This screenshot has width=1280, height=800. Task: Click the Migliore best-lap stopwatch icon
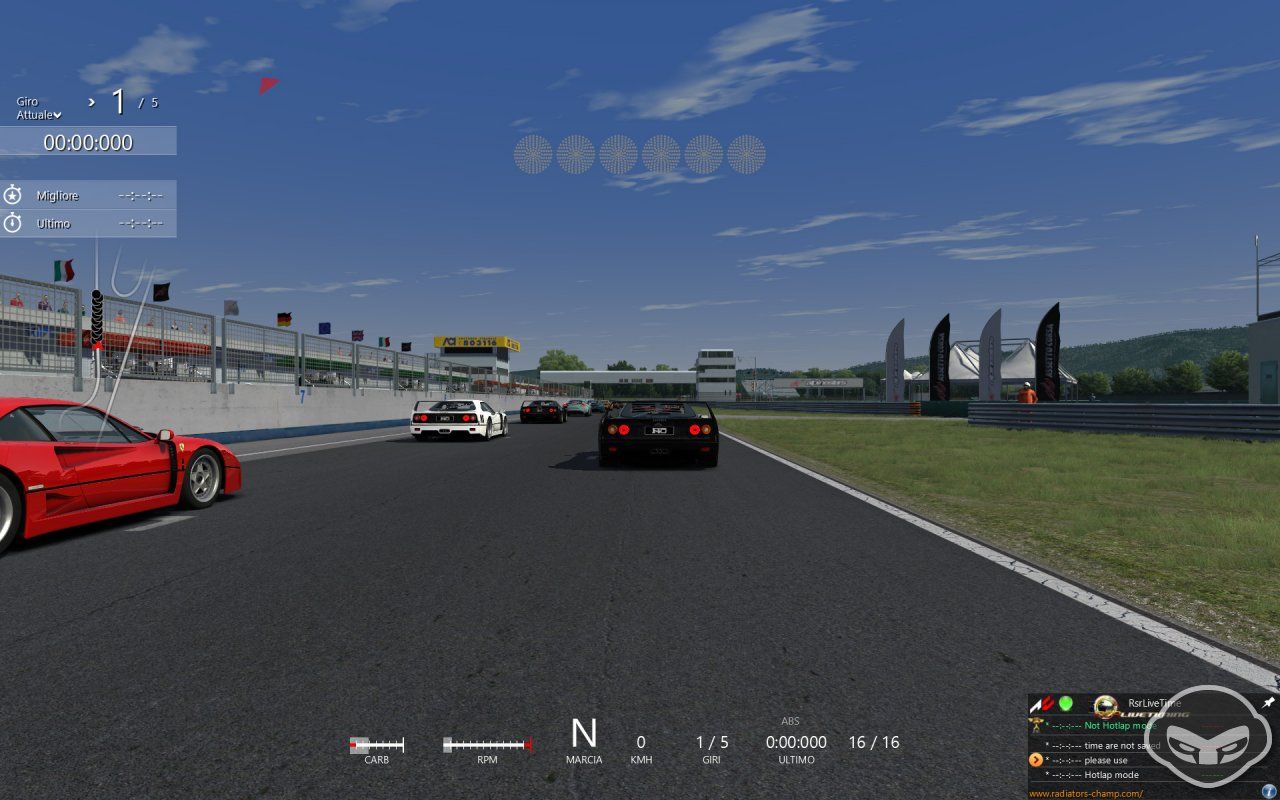(12, 195)
